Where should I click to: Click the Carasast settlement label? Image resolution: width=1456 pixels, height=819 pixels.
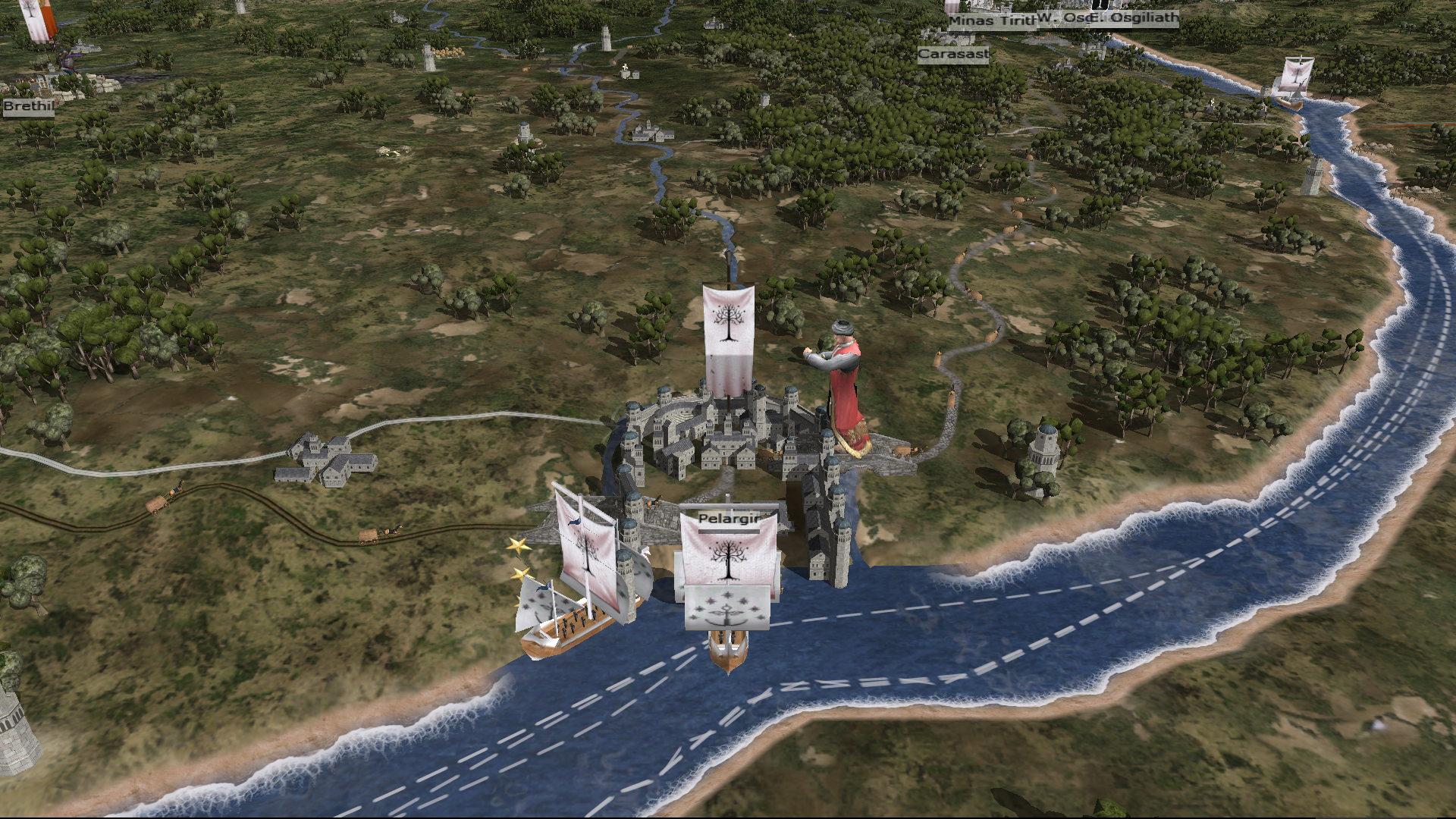coord(952,55)
